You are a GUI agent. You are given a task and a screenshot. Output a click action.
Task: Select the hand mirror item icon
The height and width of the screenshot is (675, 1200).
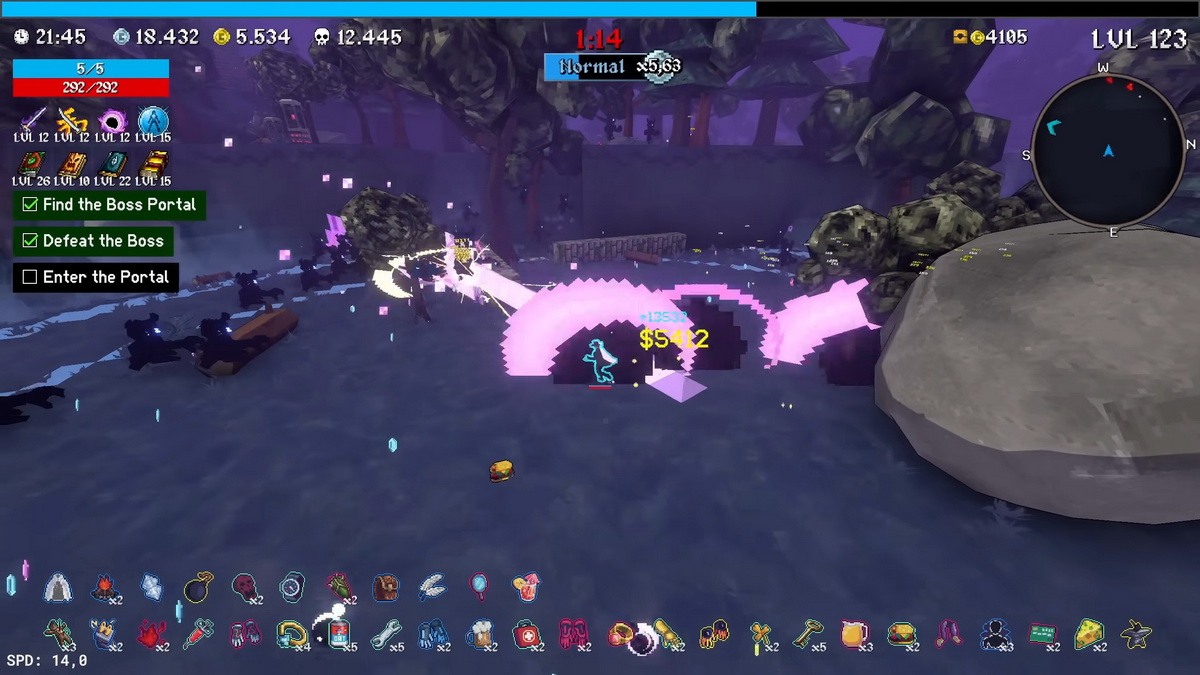479,586
